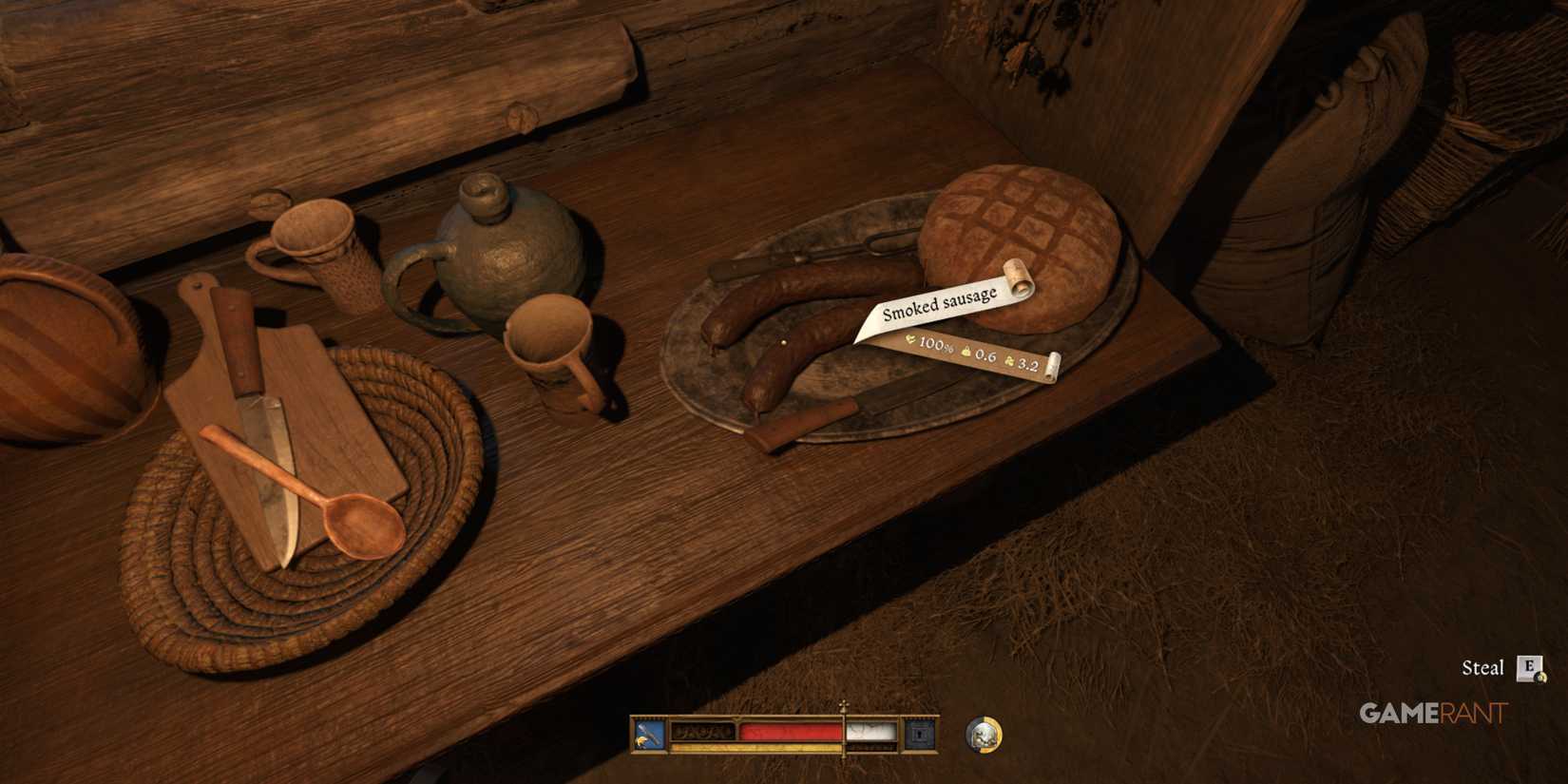The image size is (1568, 784).
Task: Click the green freshness leaf icon on the tooltip
Action: 911,339
